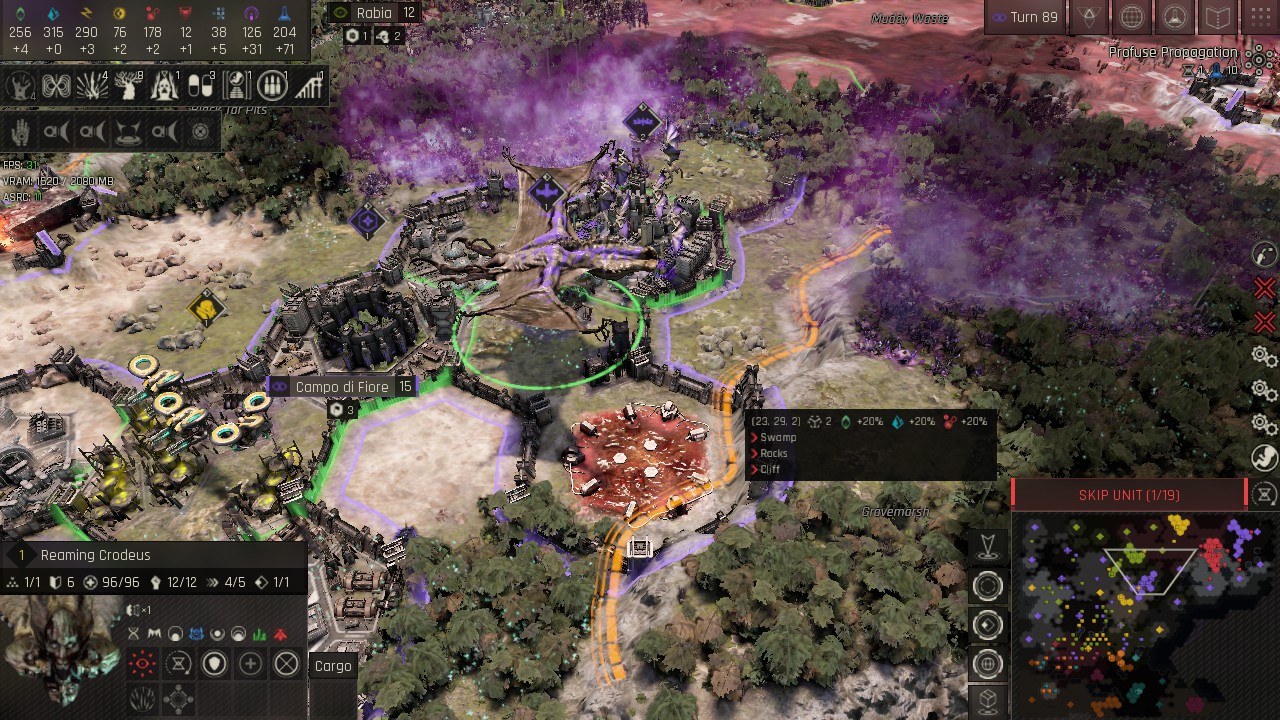Show the globe overview screen

1131,17
